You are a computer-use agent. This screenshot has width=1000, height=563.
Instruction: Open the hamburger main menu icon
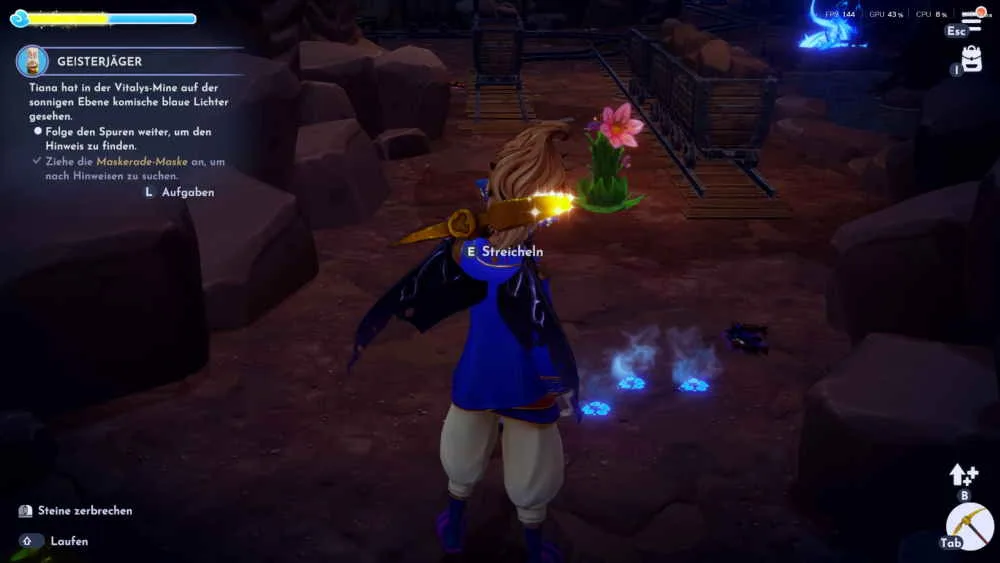tap(971, 19)
